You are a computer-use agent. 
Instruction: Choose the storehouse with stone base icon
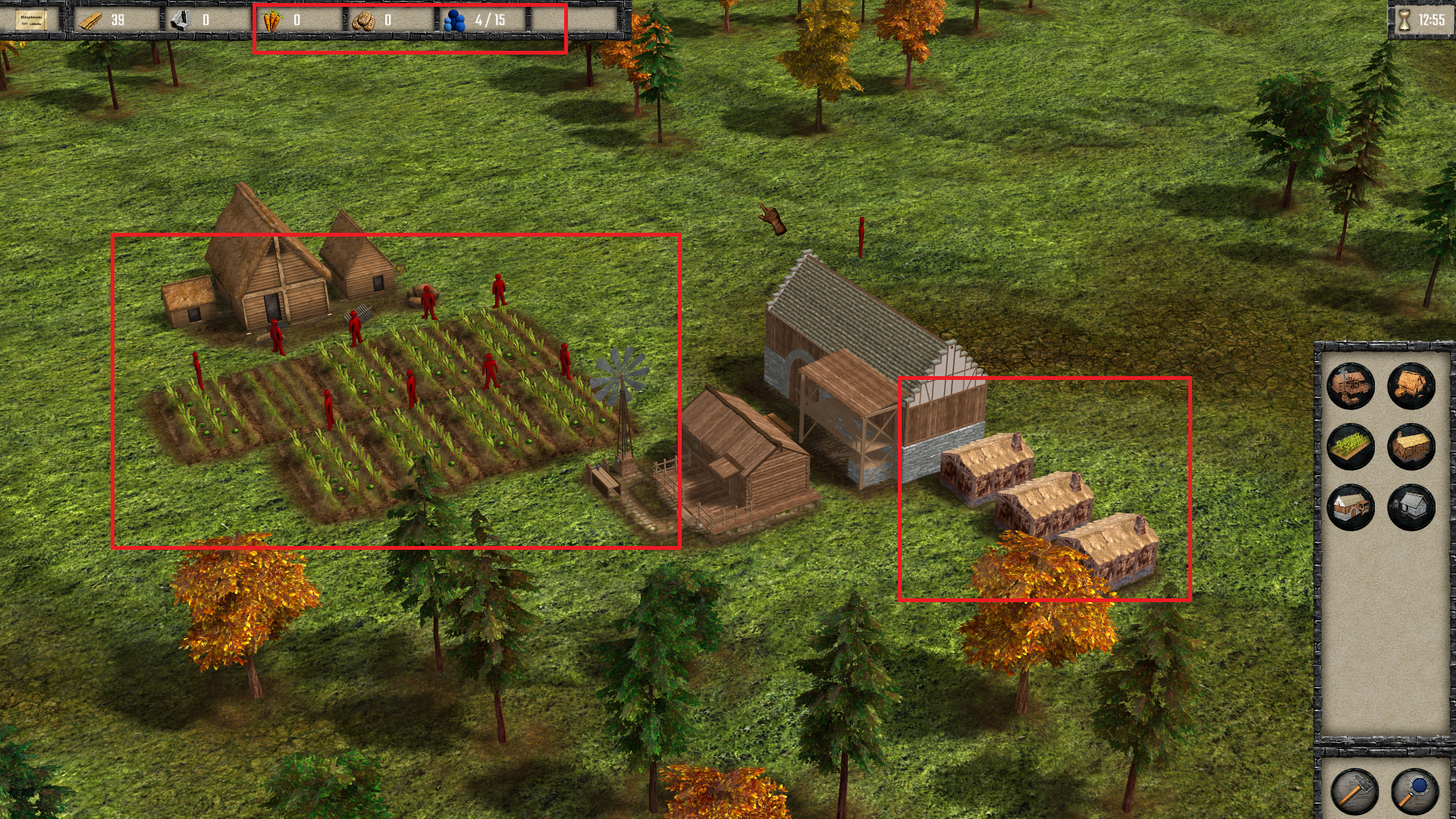click(x=1351, y=507)
